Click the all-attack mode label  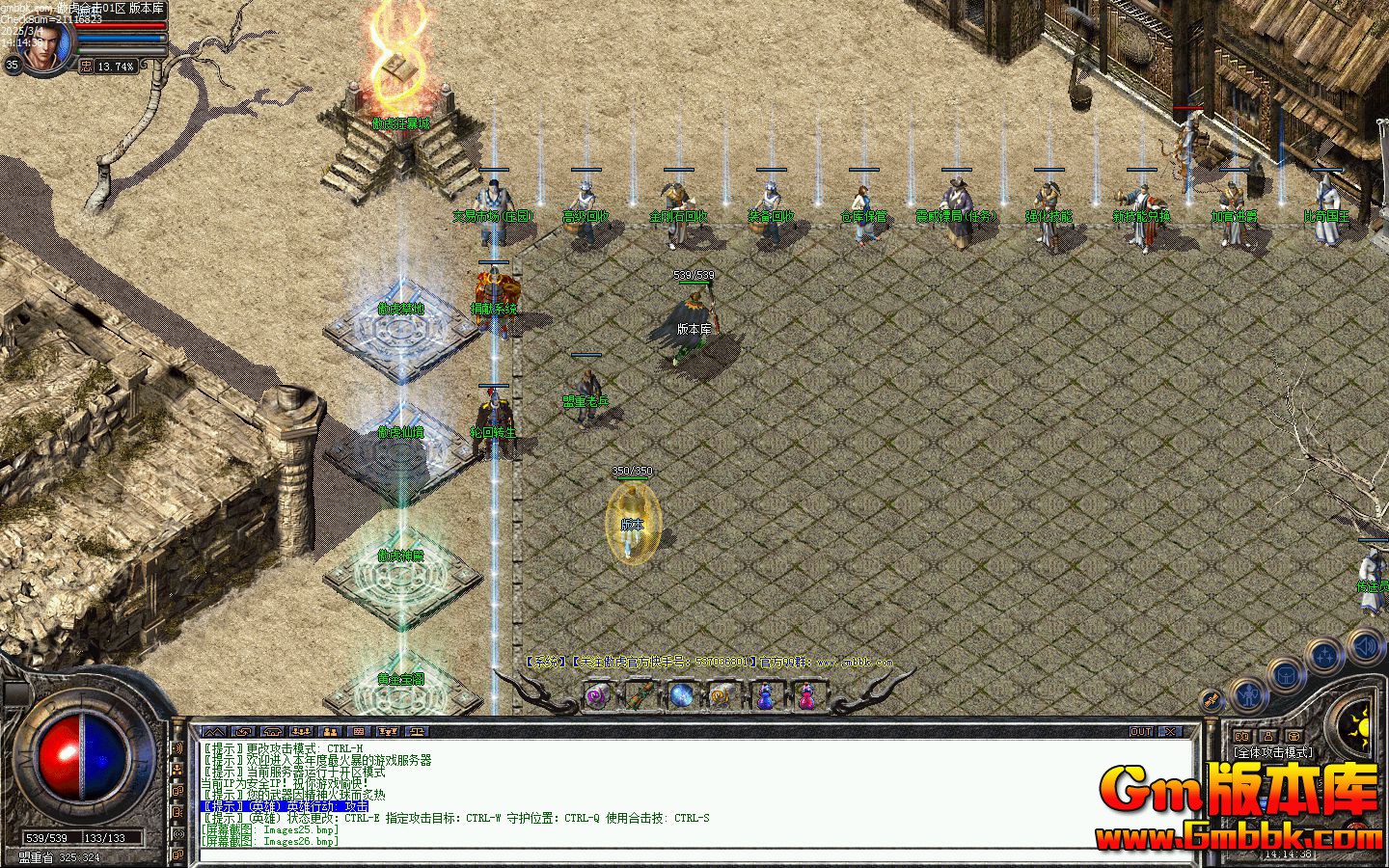(x=1272, y=752)
